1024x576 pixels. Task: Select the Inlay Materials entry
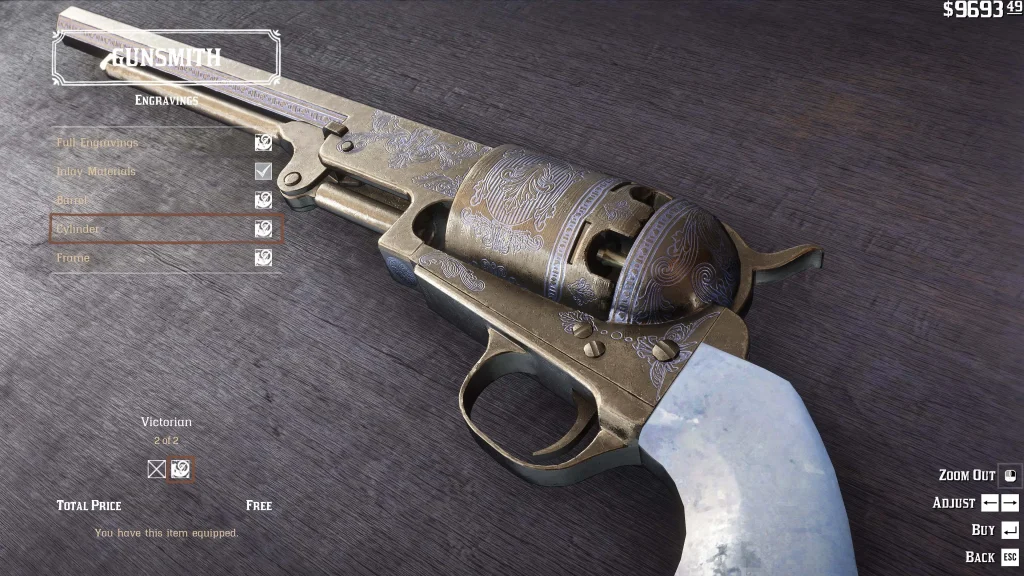tap(166, 172)
